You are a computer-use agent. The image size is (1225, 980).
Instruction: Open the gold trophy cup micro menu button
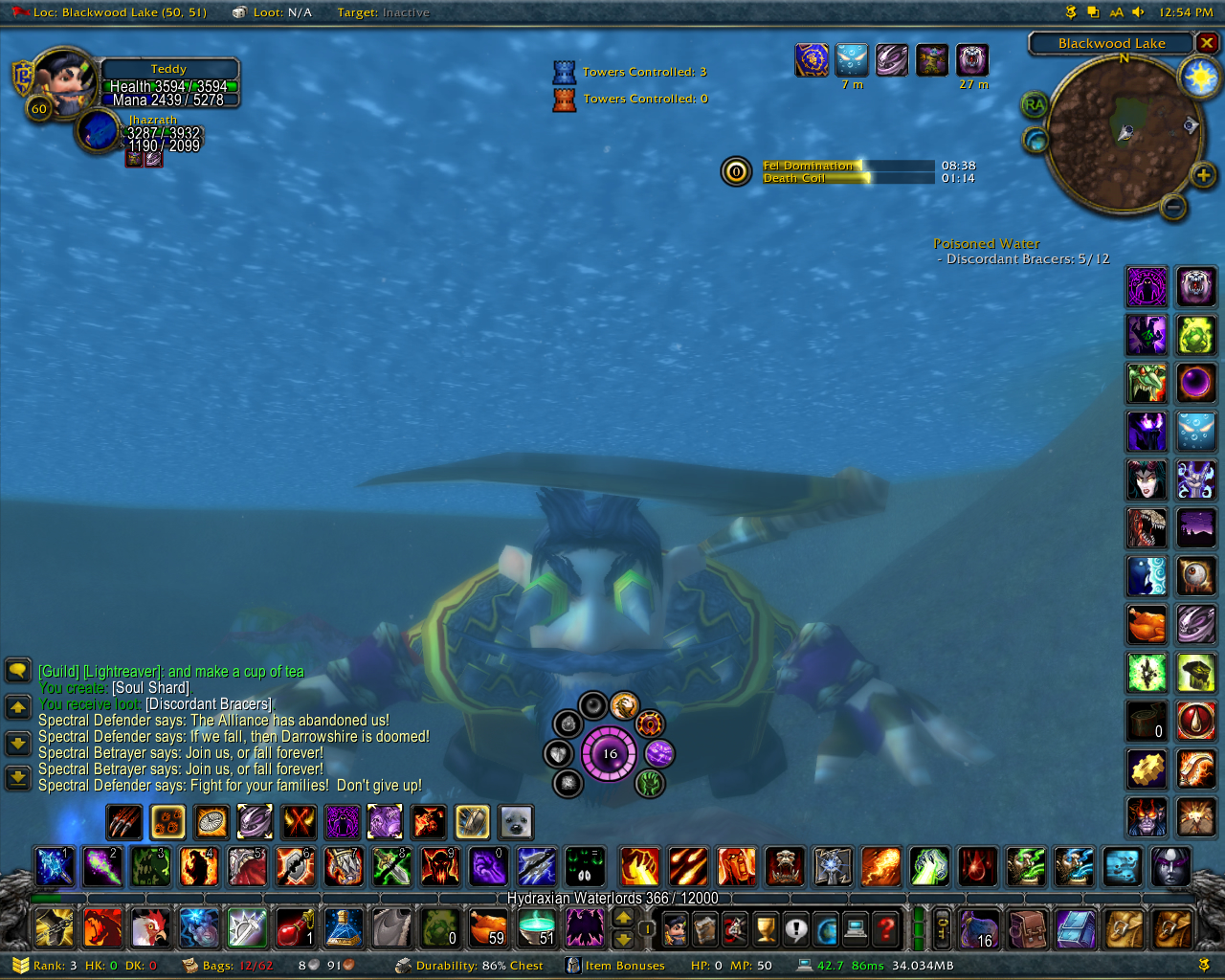pyautogui.click(x=766, y=928)
